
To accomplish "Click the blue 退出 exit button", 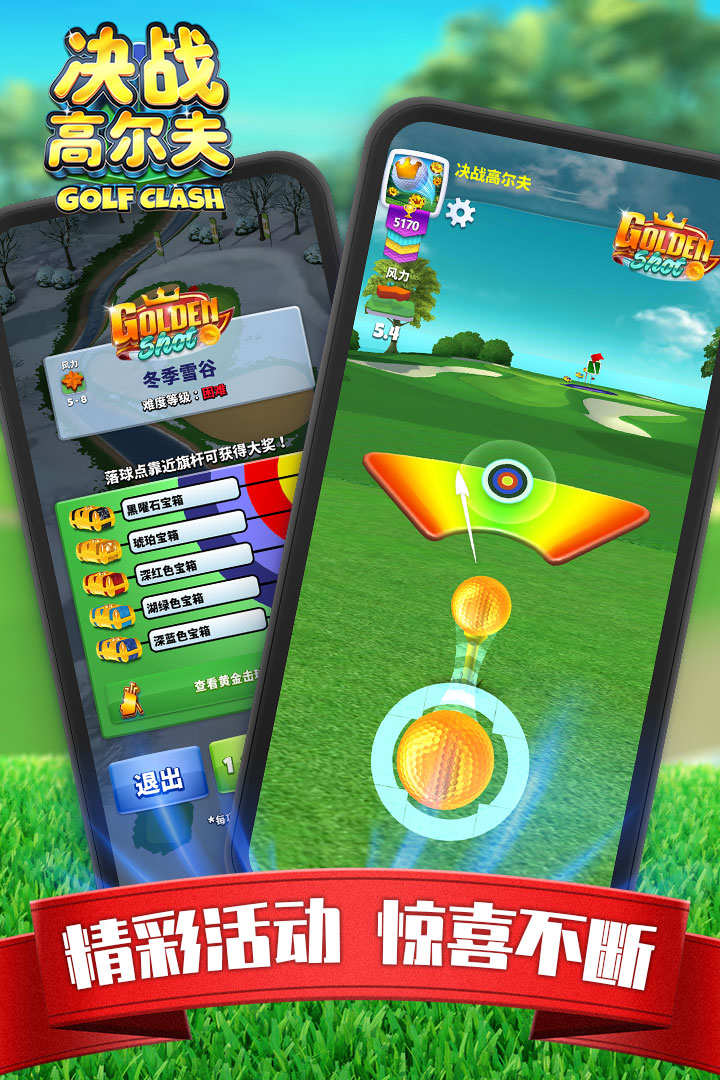I will (158, 782).
